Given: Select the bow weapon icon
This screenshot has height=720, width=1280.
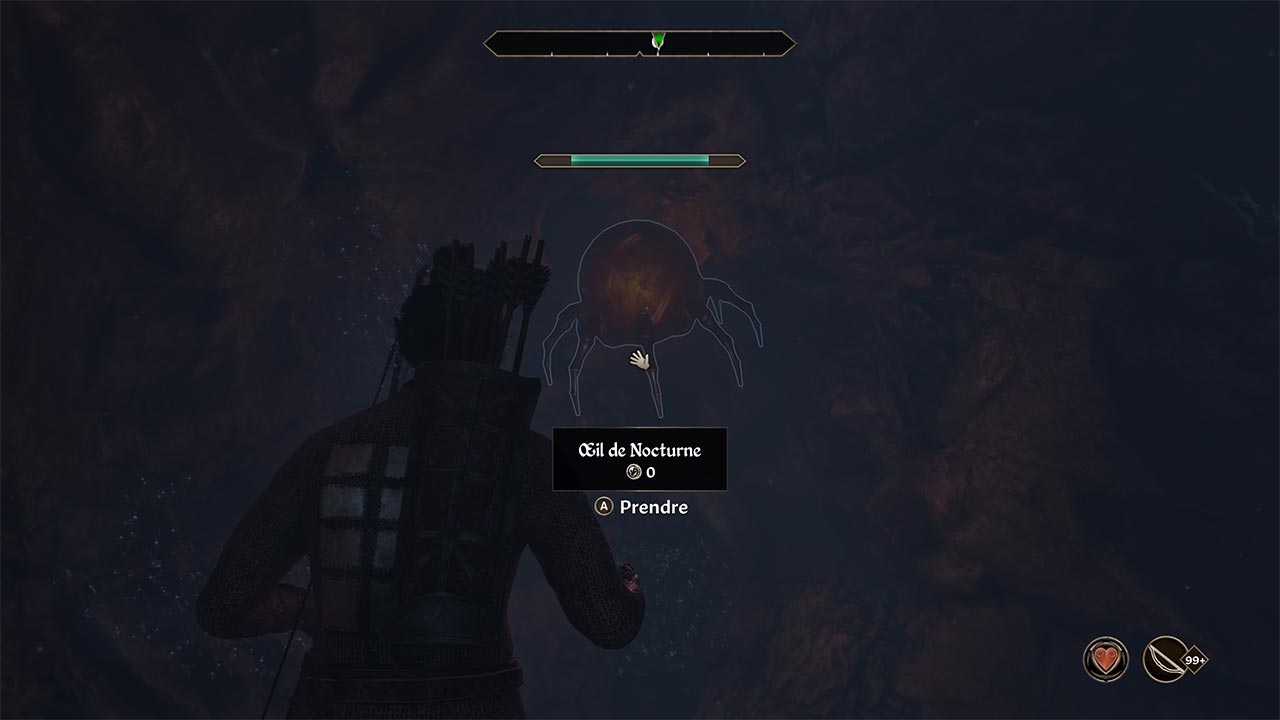Looking at the screenshot, I should [1165, 660].
